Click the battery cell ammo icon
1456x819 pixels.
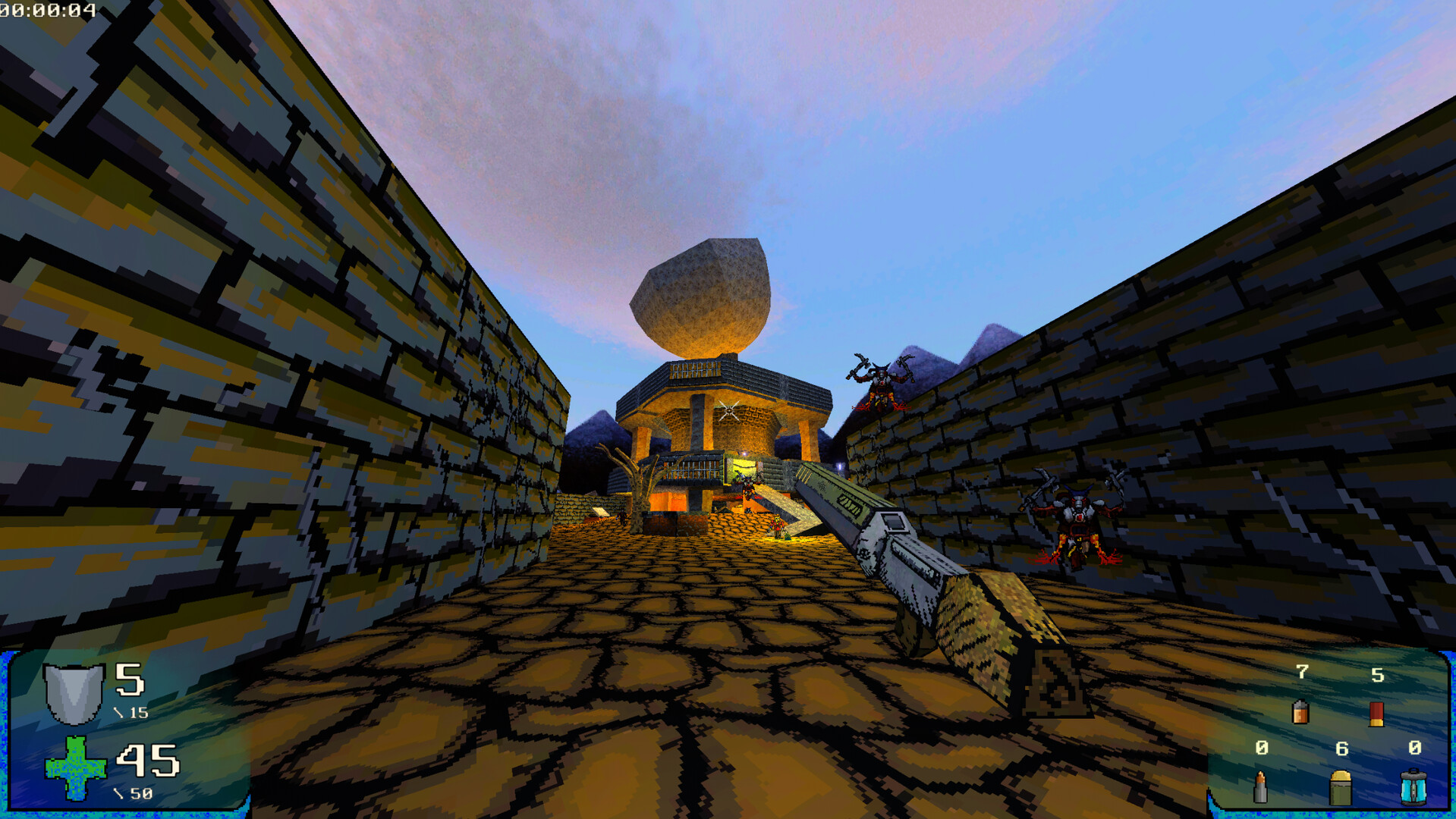click(x=1302, y=713)
